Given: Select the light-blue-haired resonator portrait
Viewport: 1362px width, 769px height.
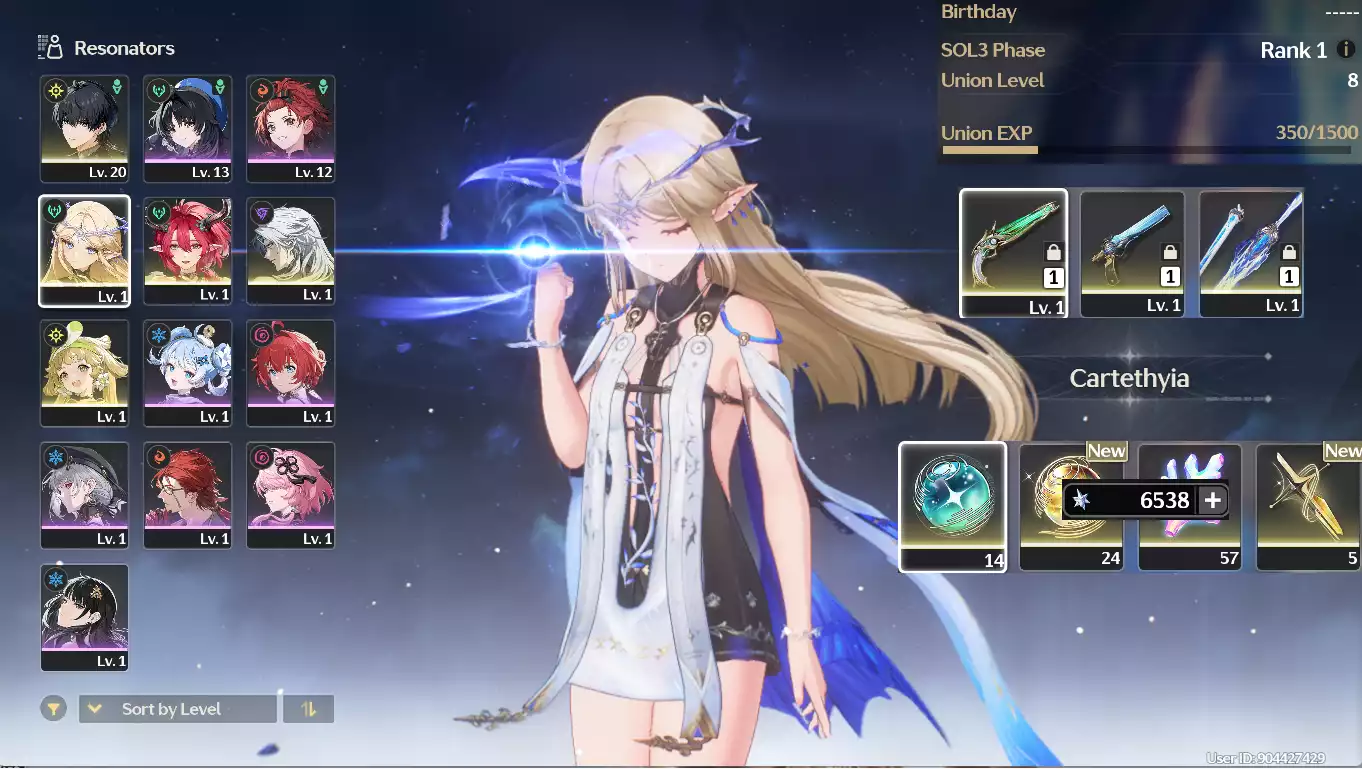Looking at the screenshot, I should 187,372.
